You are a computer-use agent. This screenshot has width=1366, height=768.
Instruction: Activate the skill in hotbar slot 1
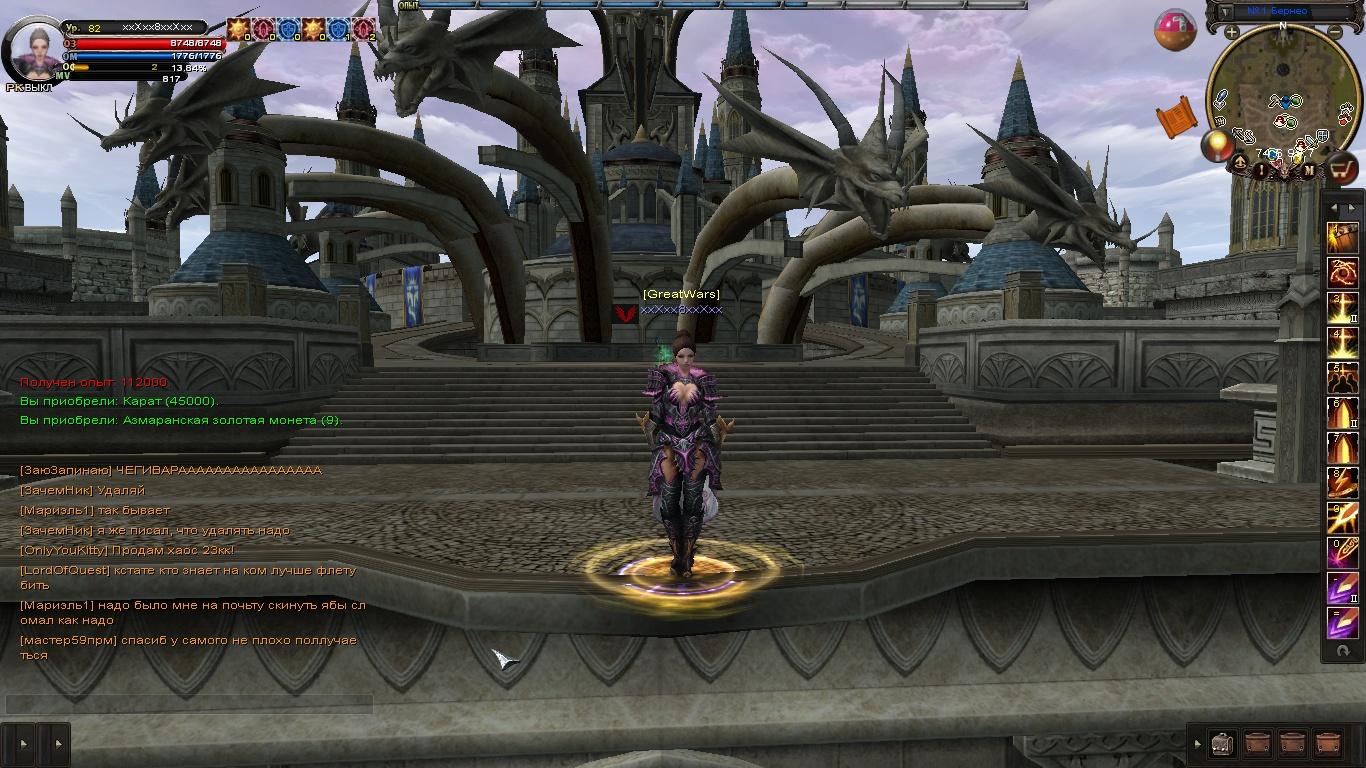click(x=1341, y=237)
